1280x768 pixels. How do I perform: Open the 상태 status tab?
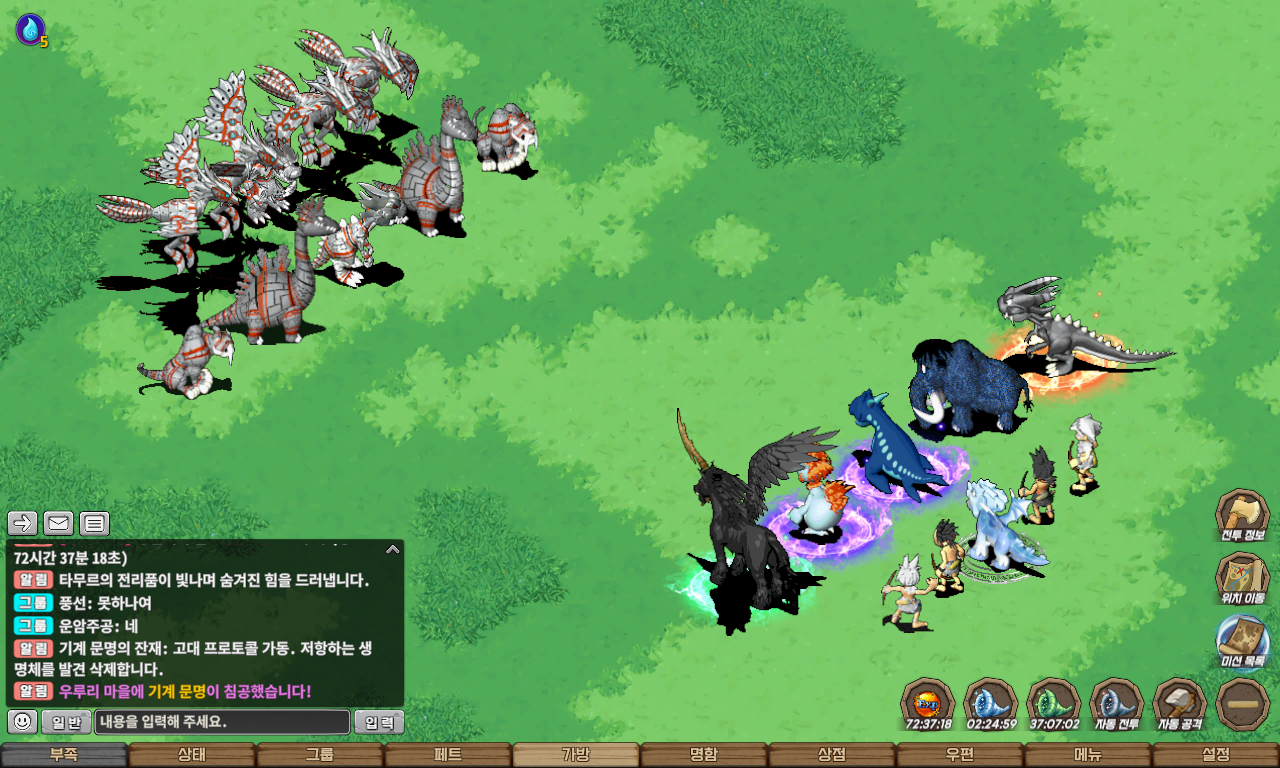click(x=192, y=755)
